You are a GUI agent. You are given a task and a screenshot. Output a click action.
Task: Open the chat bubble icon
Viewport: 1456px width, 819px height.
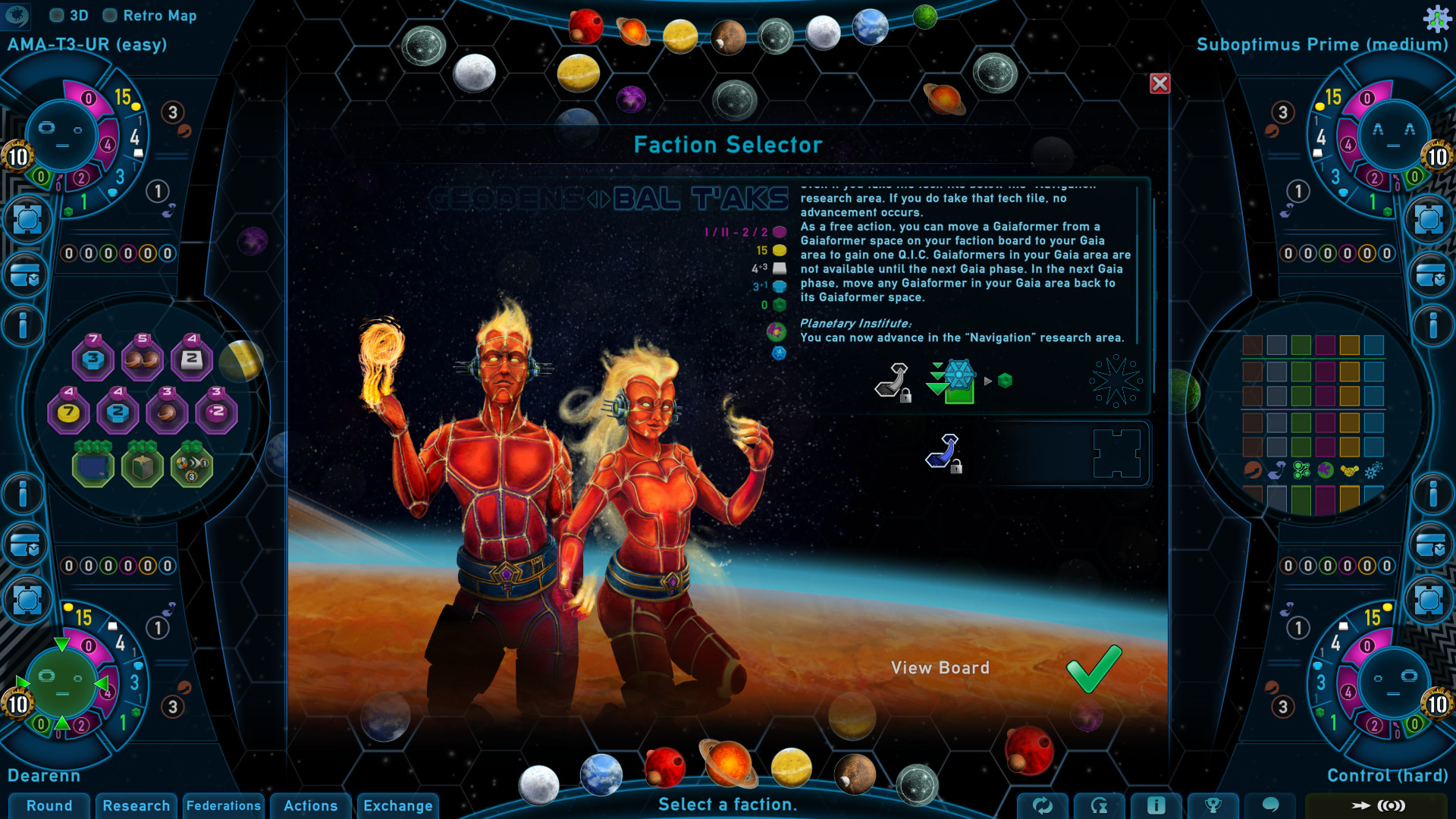1270,807
